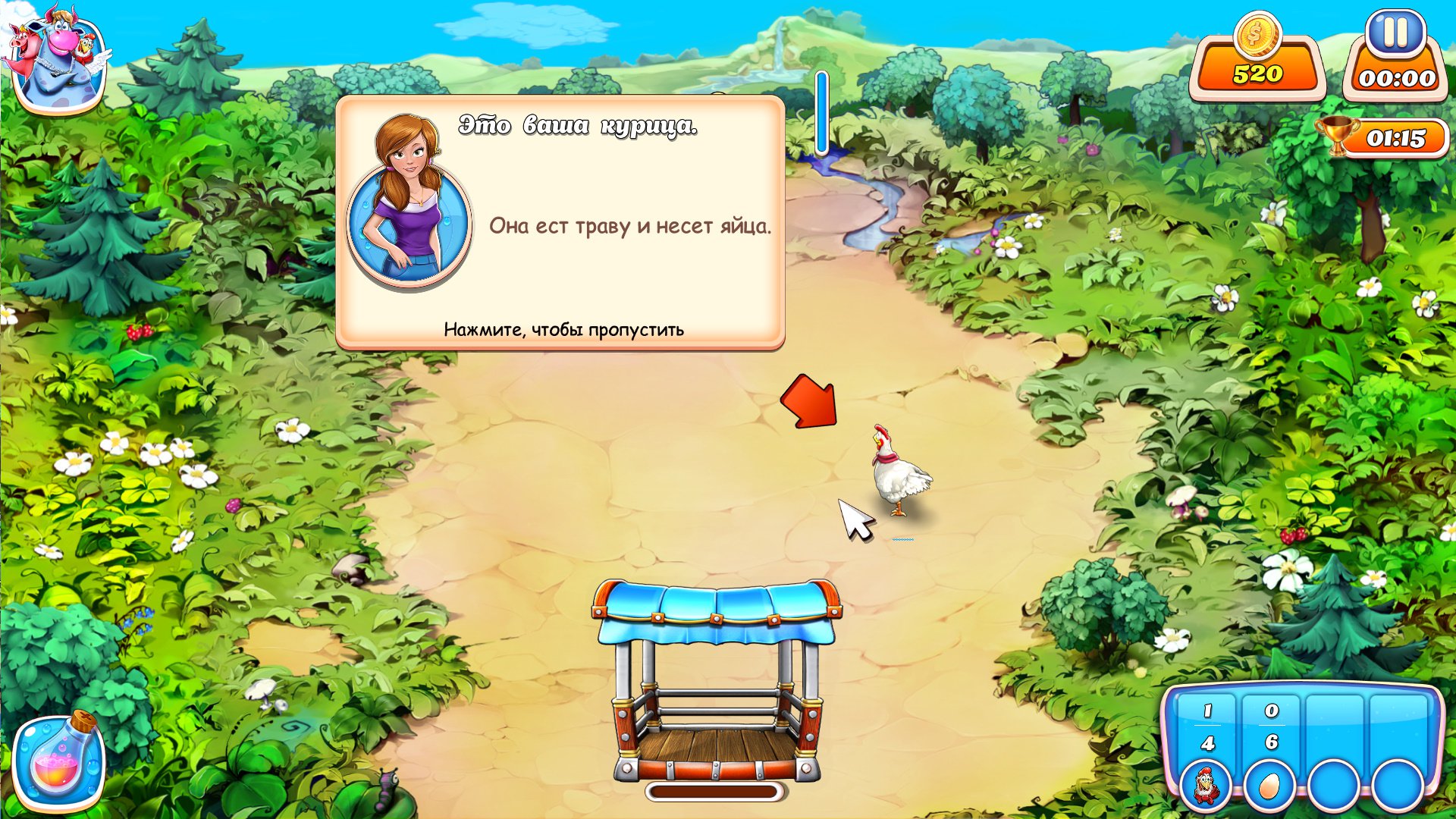Select the chicken goal icon
Screen dimensions: 1456x819
[x=1206, y=786]
